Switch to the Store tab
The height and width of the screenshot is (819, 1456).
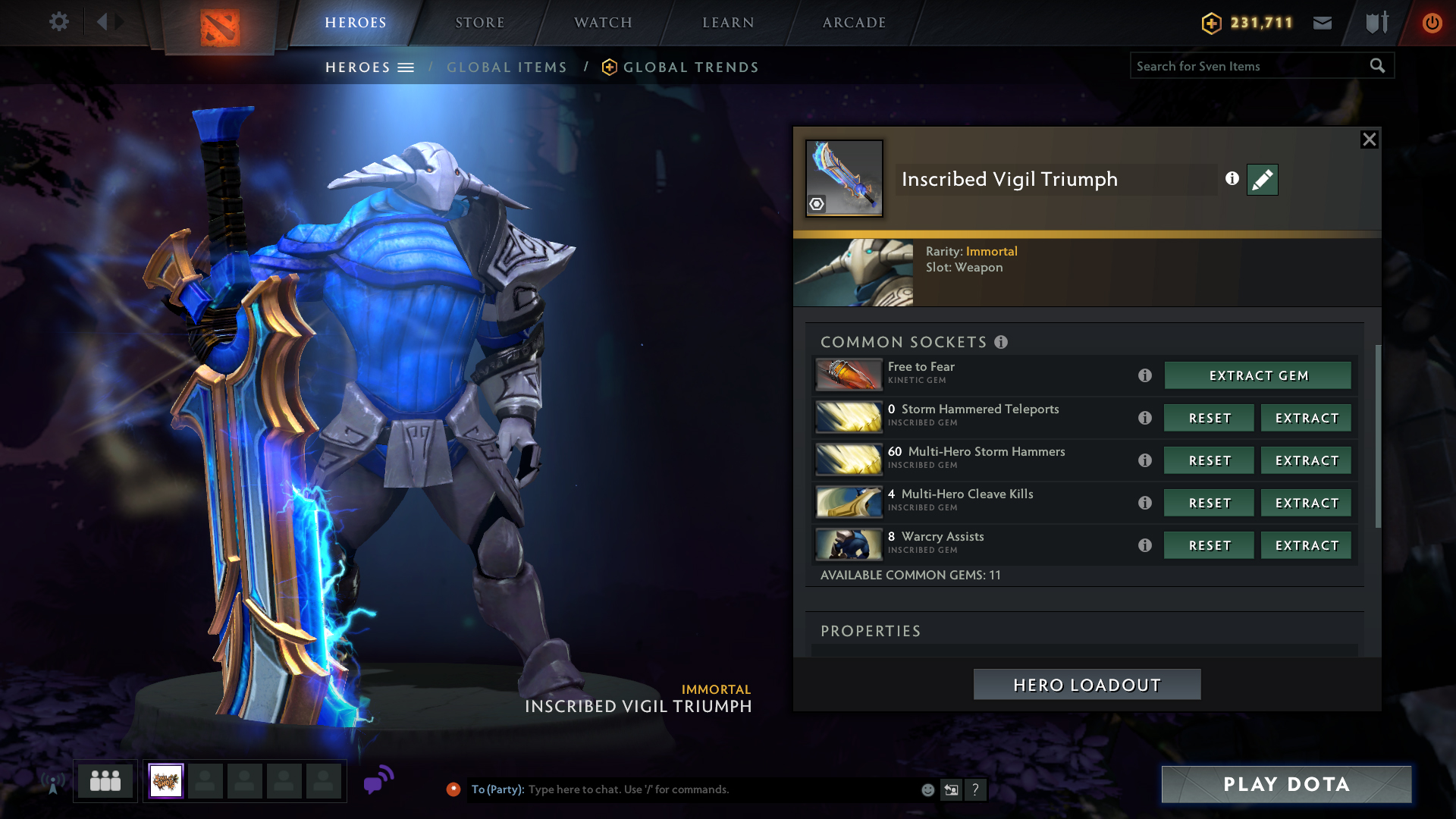coord(479,23)
